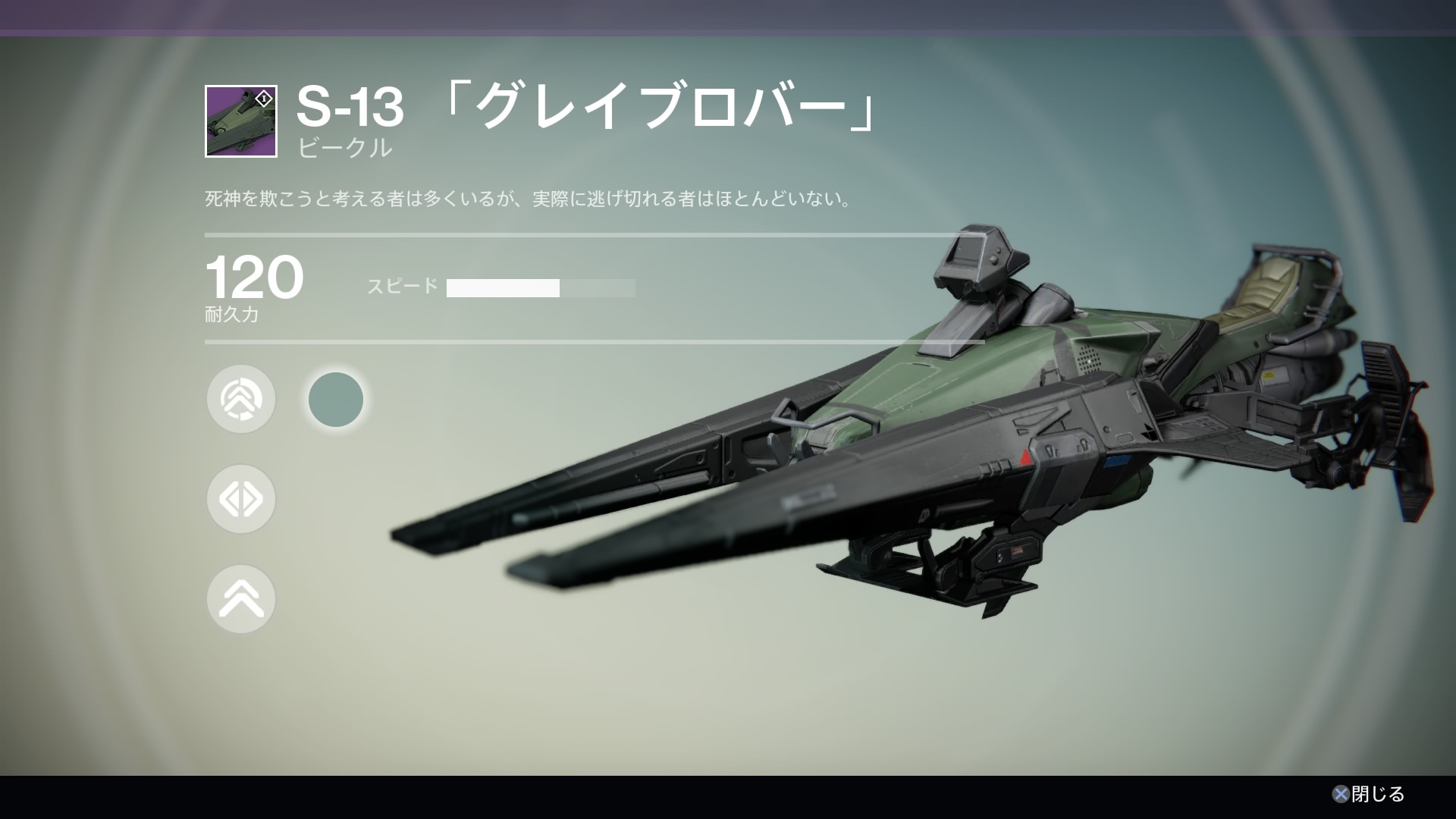This screenshot has width=1456, height=819.
Task: Activate the left-right arrows upgrade node
Action: click(x=241, y=499)
